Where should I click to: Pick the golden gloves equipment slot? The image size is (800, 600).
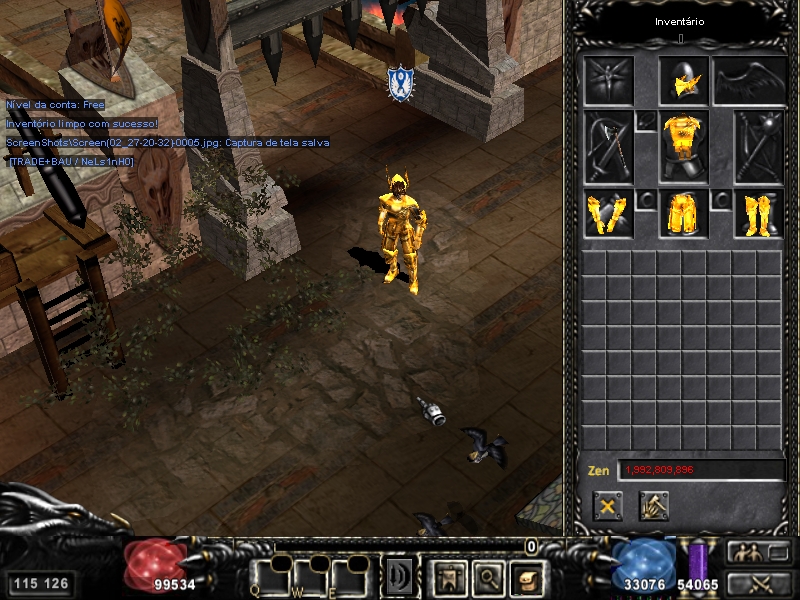[x=609, y=214]
